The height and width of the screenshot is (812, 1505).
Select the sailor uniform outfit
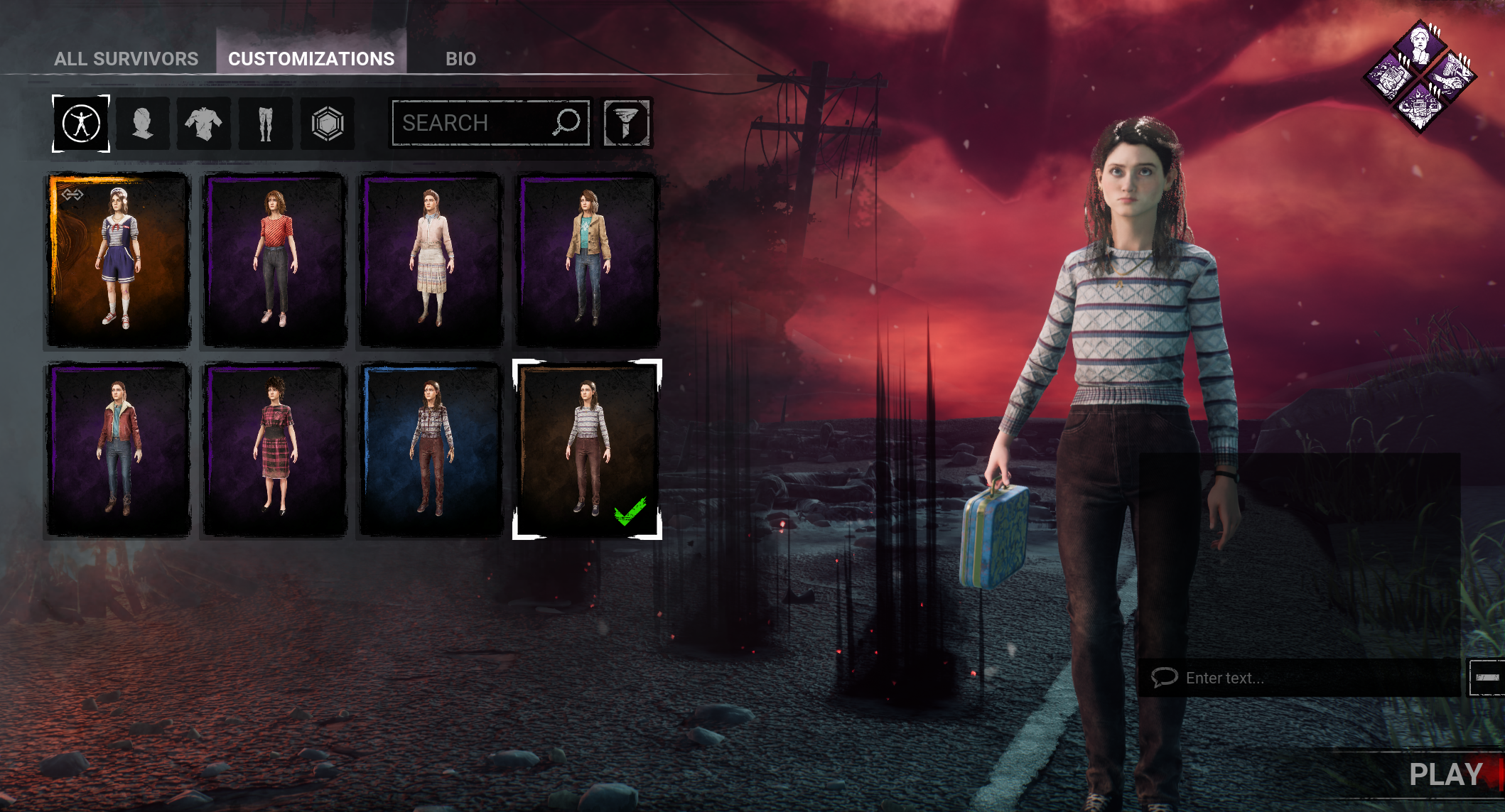point(119,260)
